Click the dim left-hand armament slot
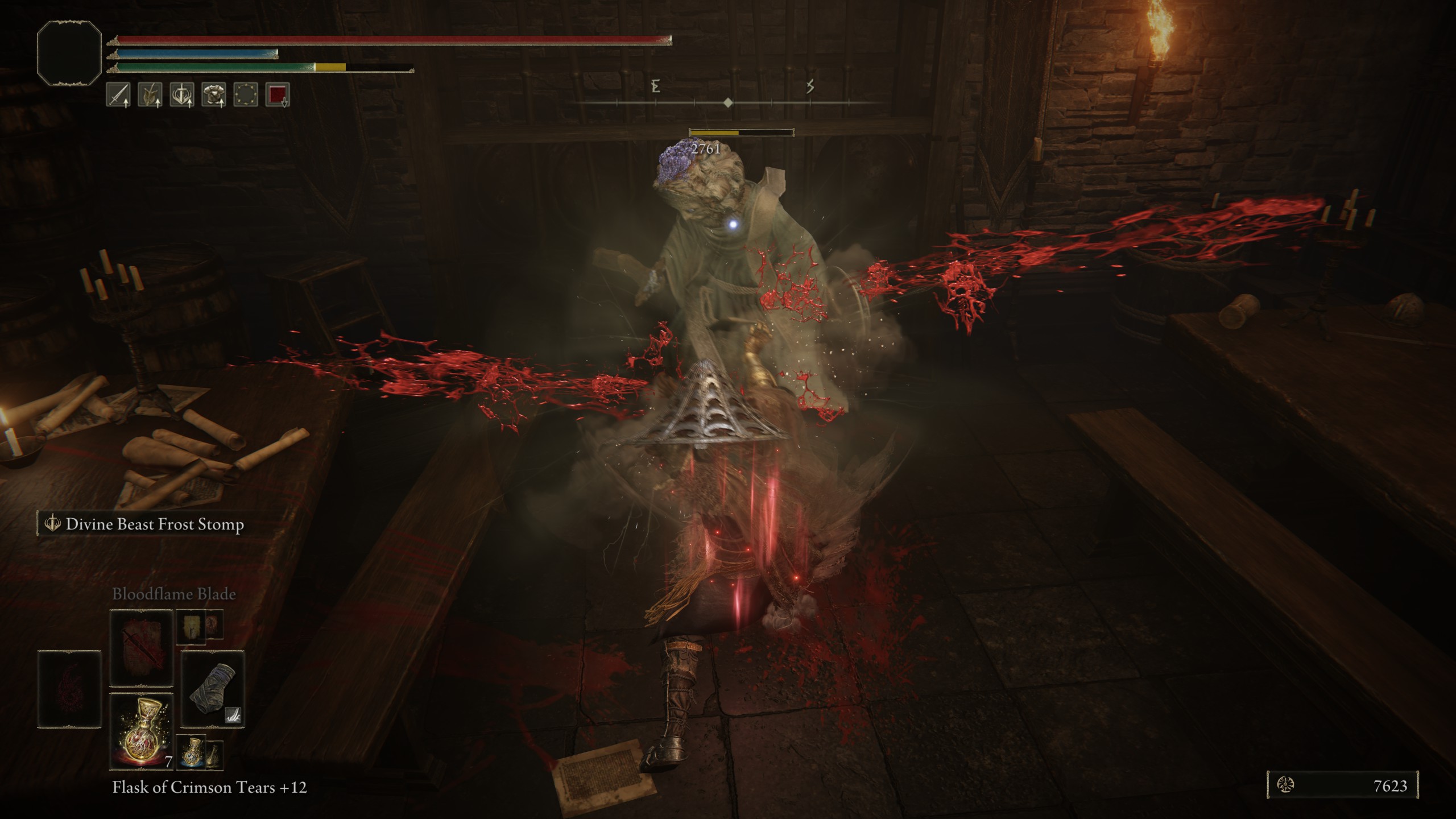 point(69,689)
